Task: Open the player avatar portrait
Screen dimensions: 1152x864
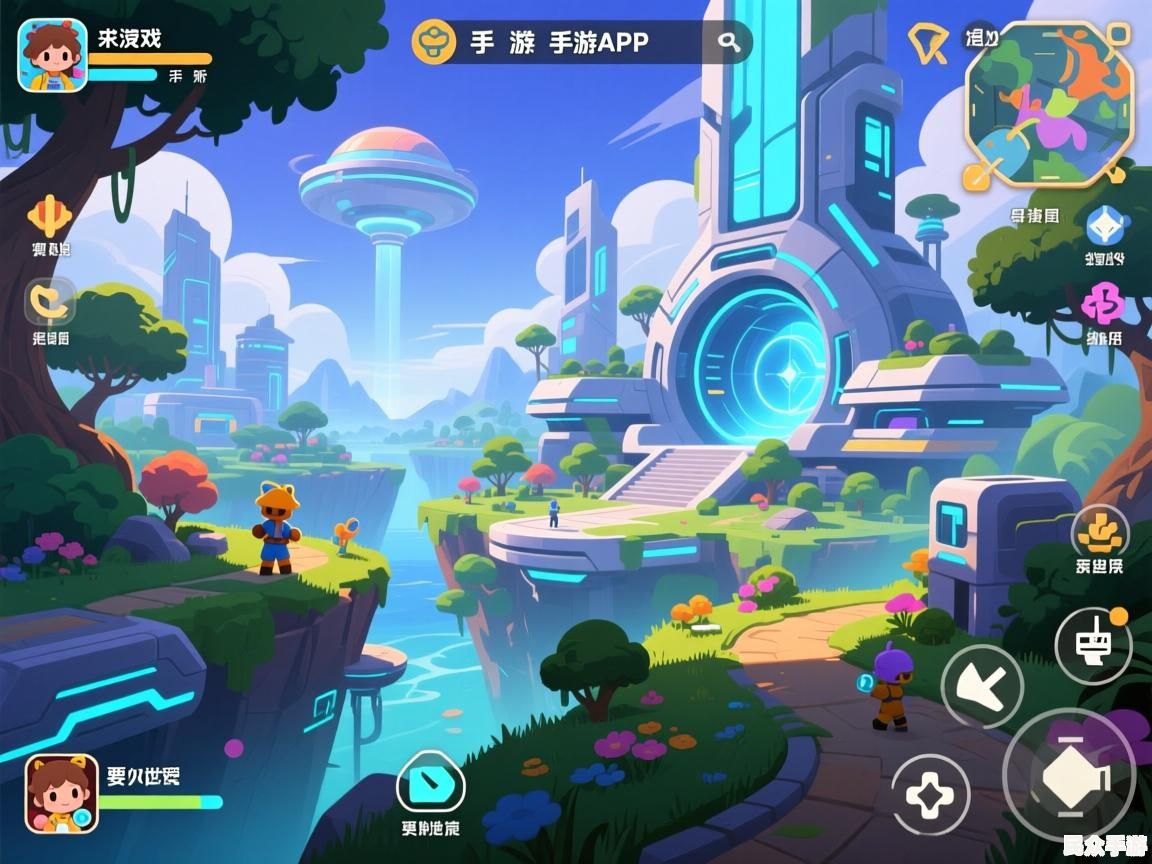Action: coord(52,55)
